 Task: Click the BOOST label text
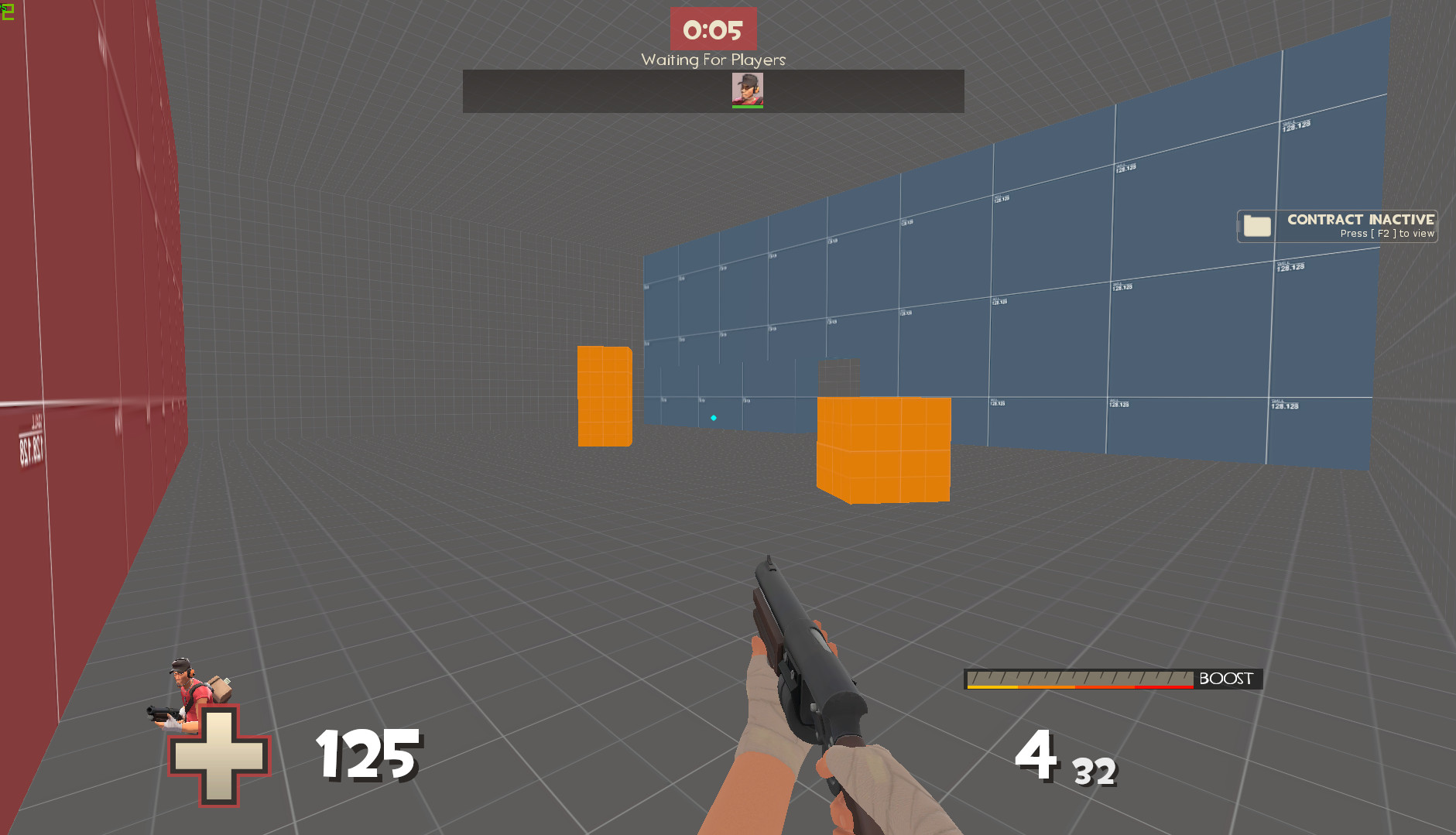point(1225,679)
